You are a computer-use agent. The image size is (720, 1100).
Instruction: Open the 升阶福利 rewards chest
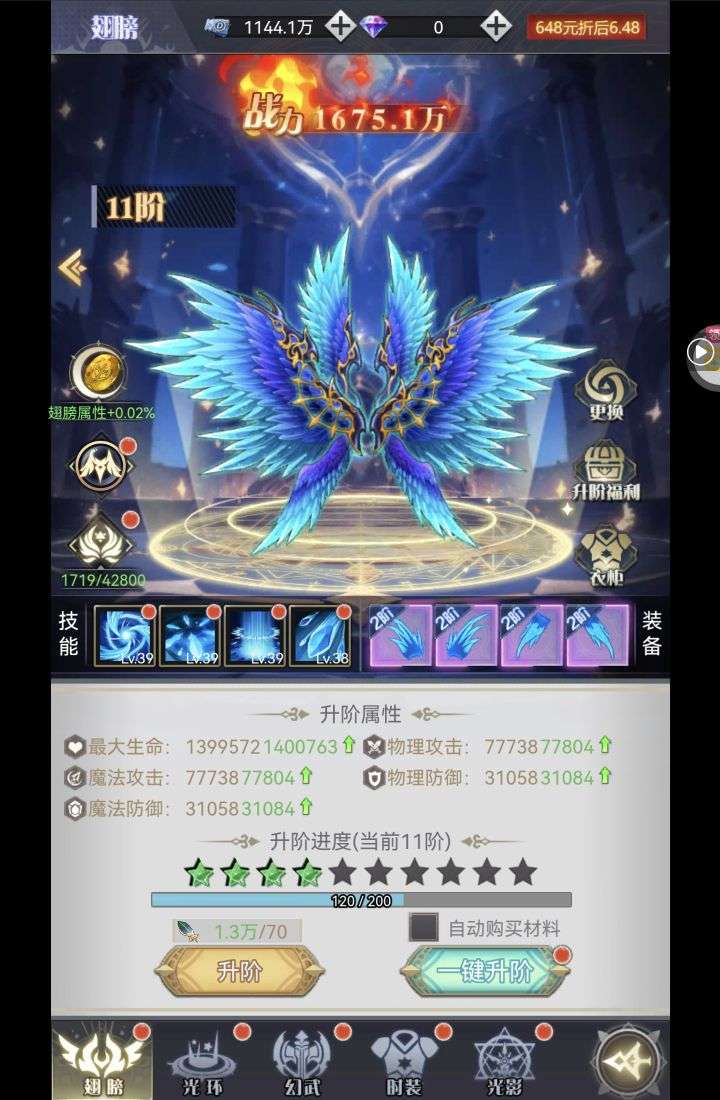606,470
